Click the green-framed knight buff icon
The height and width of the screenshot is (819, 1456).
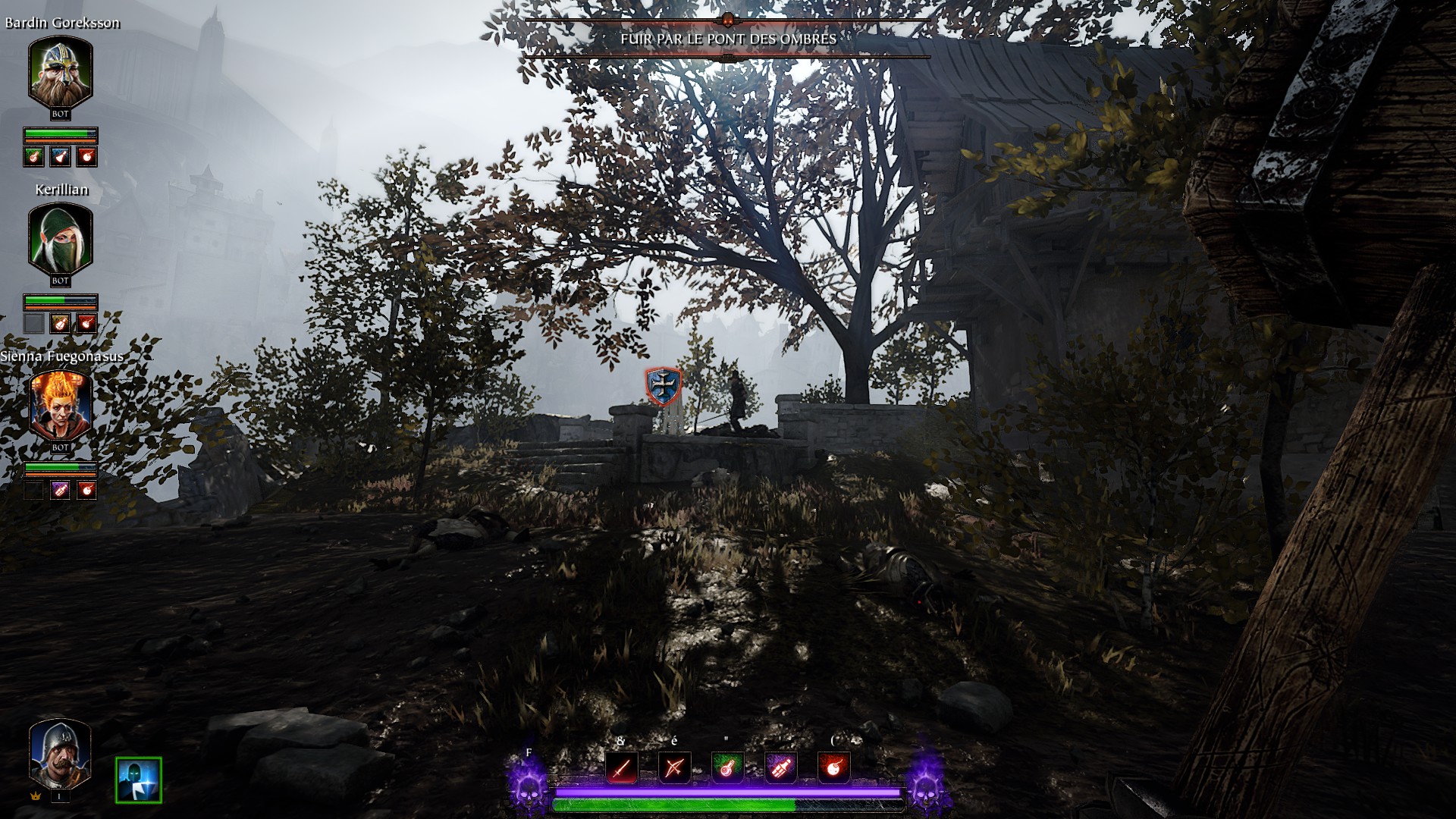139,780
